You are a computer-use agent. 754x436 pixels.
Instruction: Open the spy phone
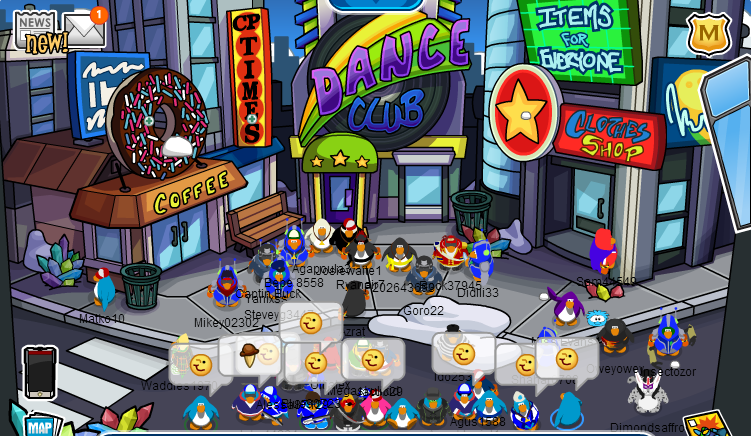(39, 371)
